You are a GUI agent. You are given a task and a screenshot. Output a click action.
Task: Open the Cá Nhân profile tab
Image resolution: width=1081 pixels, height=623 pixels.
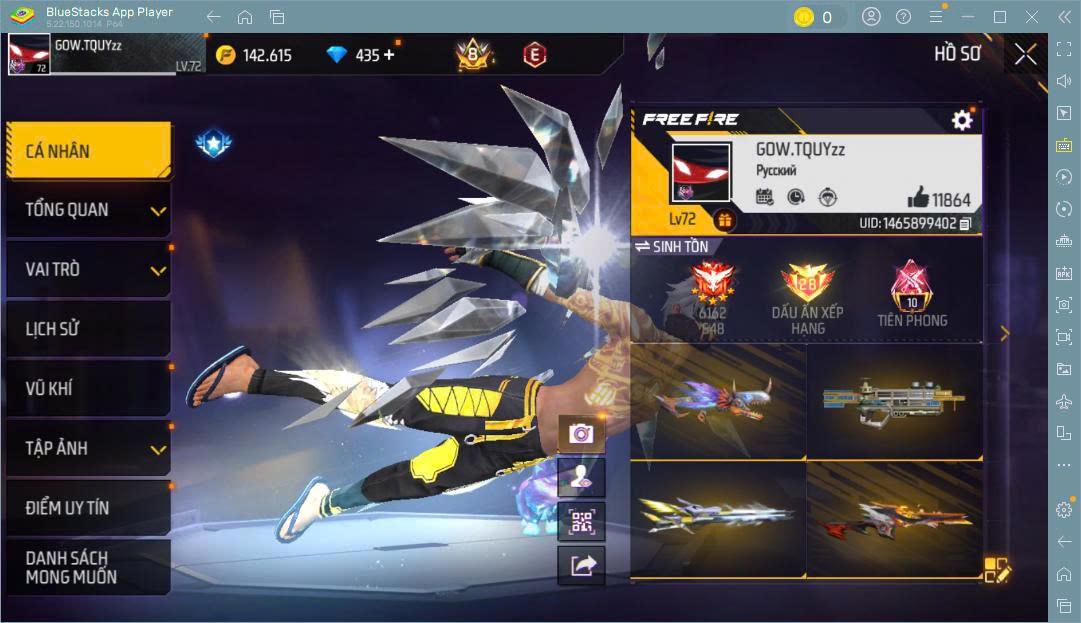pos(88,151)
